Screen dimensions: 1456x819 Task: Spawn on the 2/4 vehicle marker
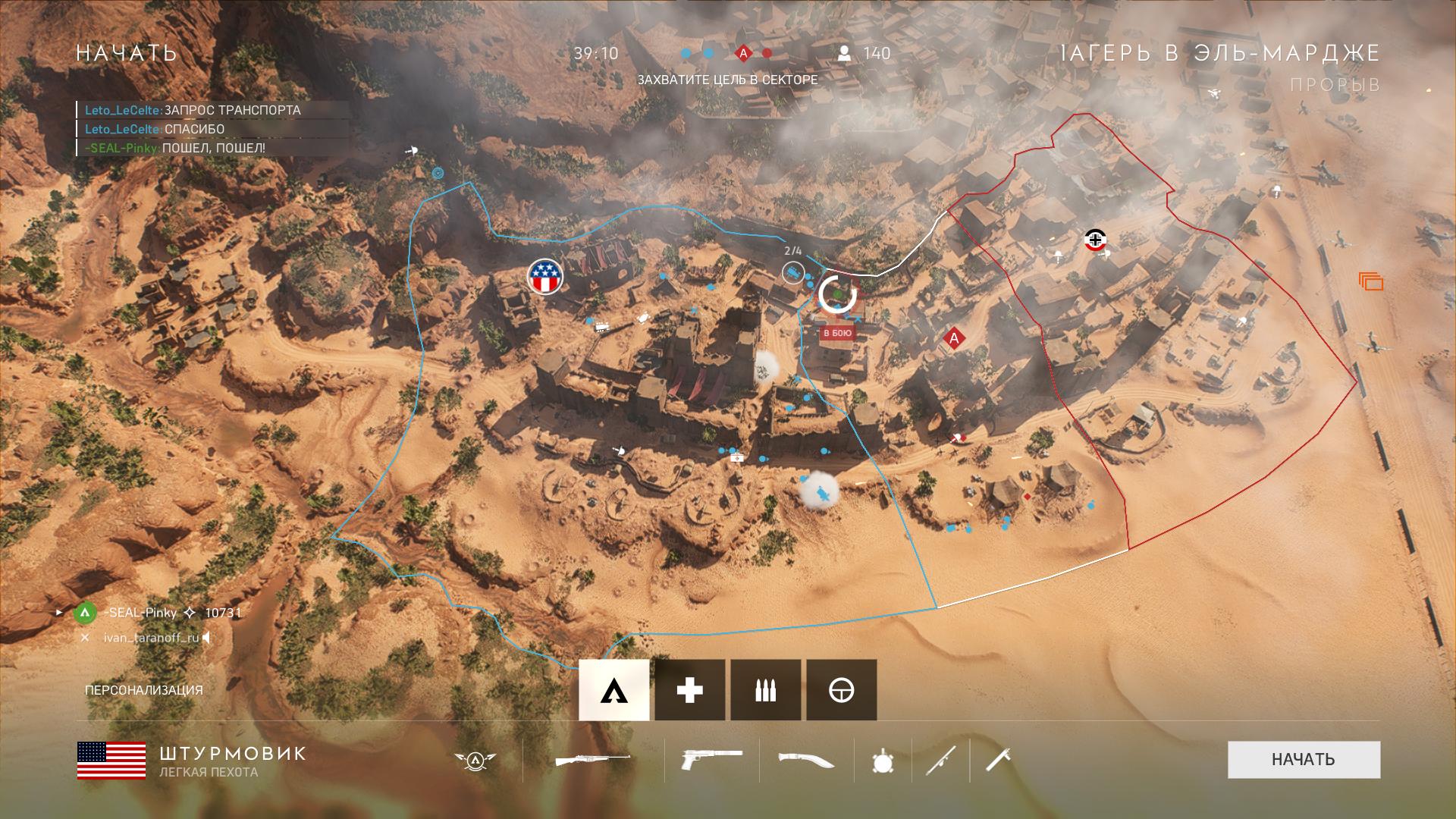coord(793,272)
